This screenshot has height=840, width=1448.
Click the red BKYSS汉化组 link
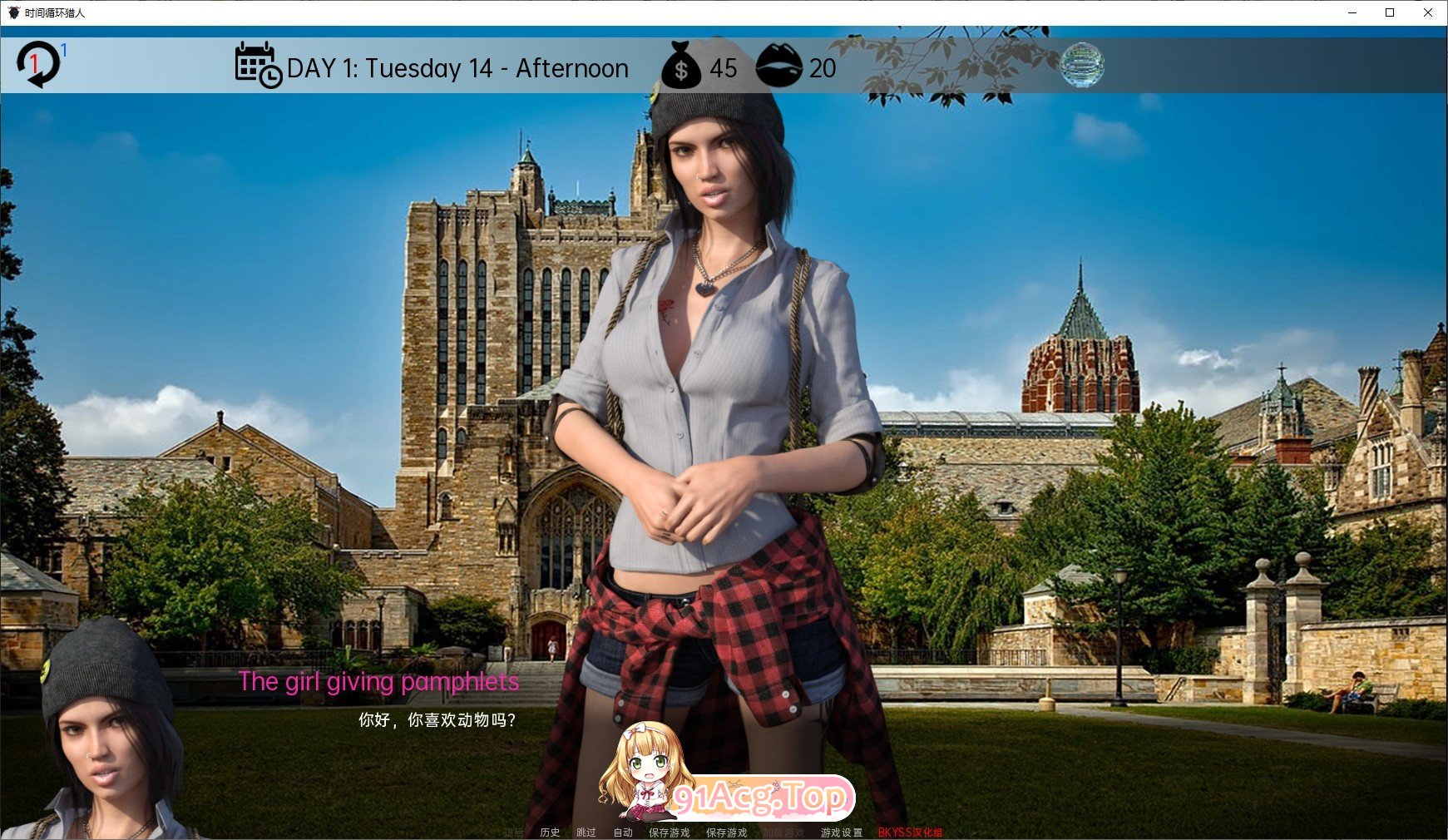point(911,831)
